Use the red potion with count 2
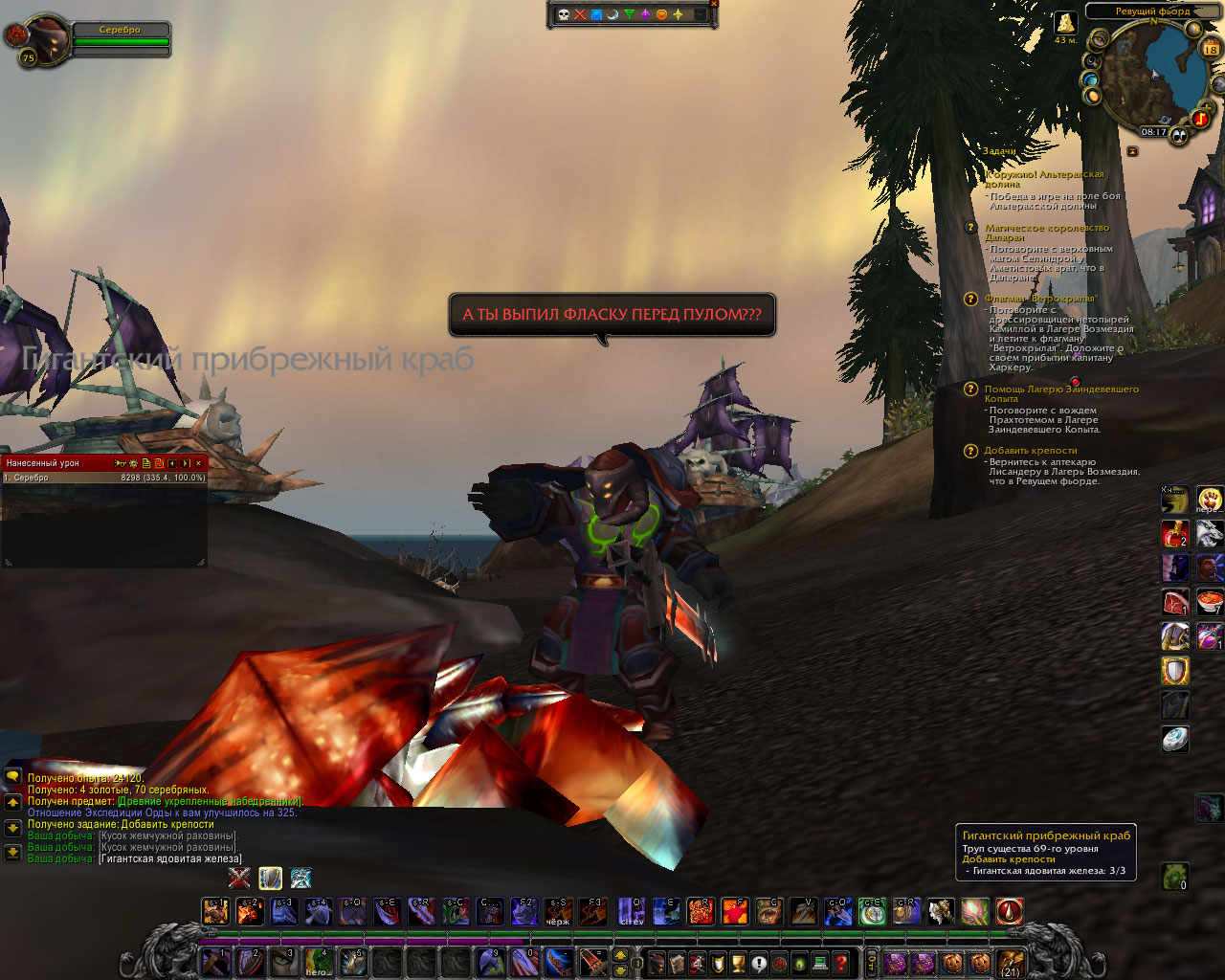Image resolution: width=1225 pixels, height=980 pixels. (x=1174, y=534)
